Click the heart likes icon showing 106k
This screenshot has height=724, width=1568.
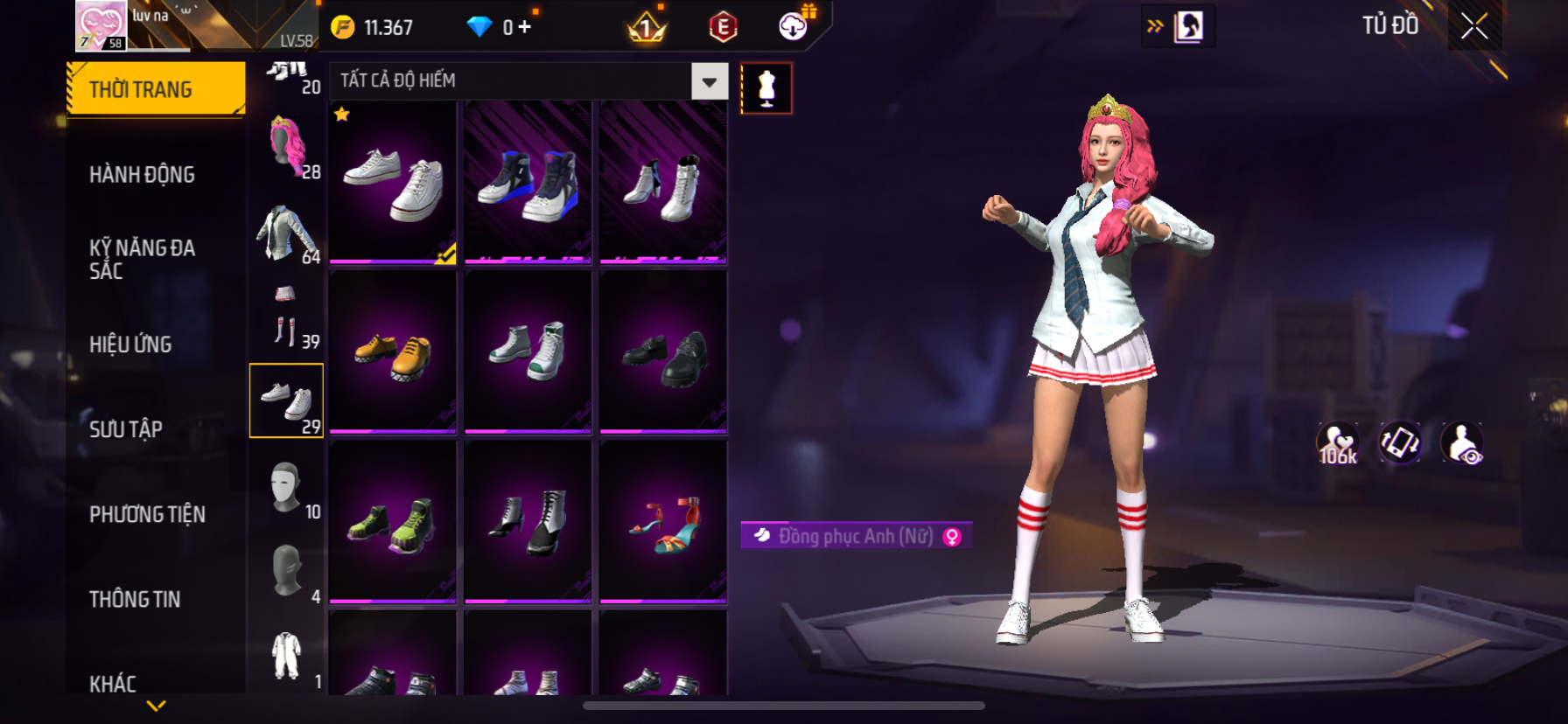[1337, 443]
